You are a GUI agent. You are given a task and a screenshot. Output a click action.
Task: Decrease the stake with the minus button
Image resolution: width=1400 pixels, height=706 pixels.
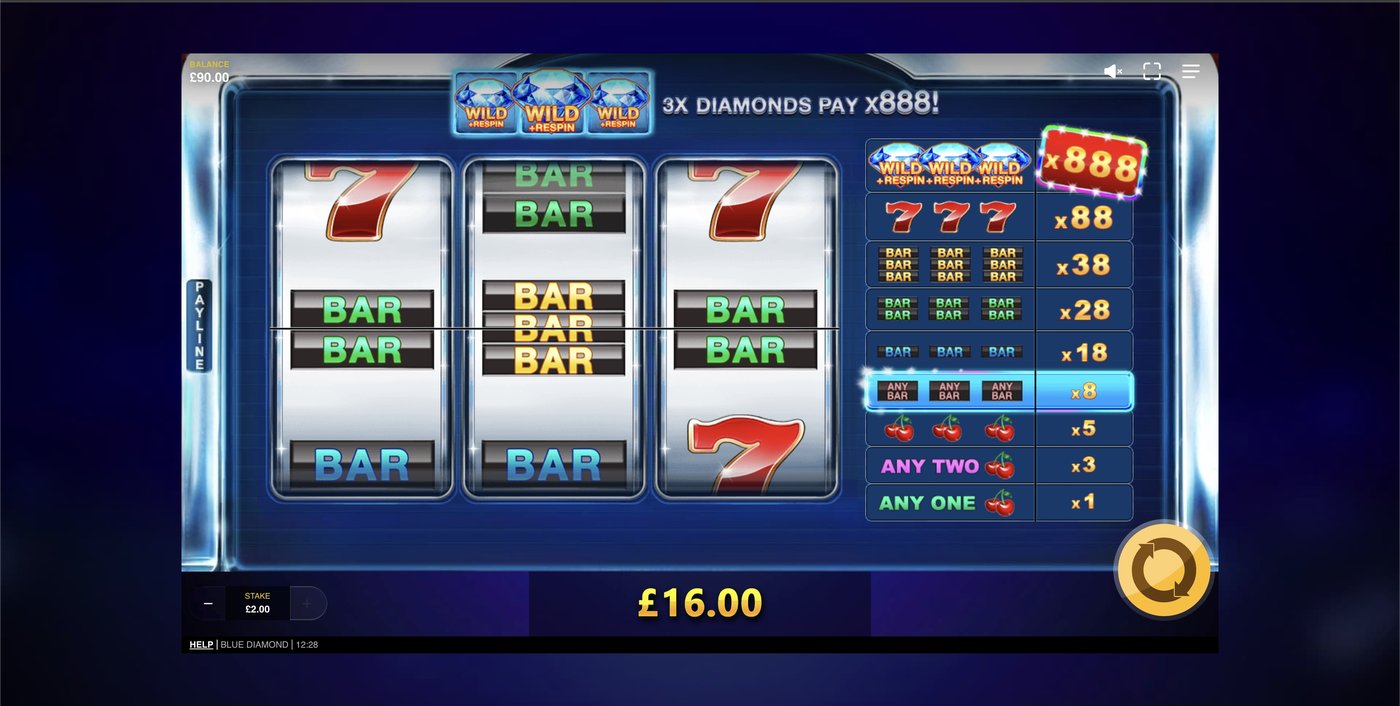coord(208,603)
